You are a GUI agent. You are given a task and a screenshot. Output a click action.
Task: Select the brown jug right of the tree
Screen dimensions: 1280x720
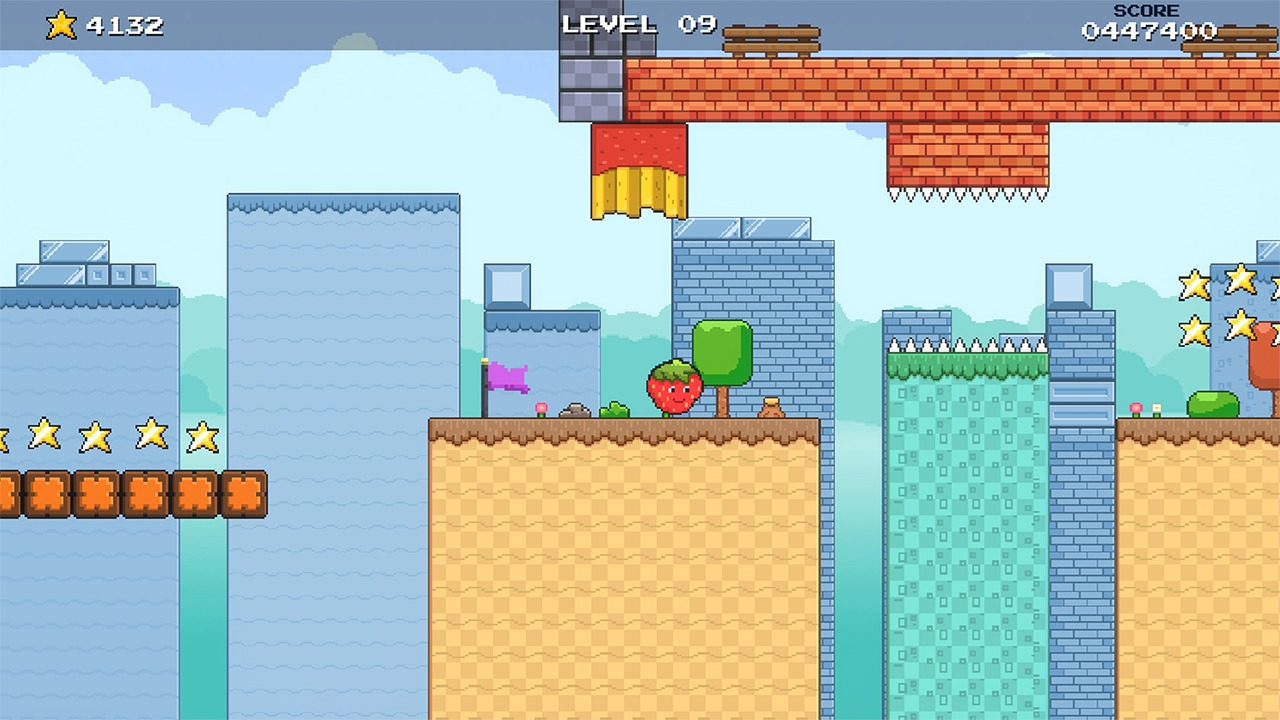[773, 406]
